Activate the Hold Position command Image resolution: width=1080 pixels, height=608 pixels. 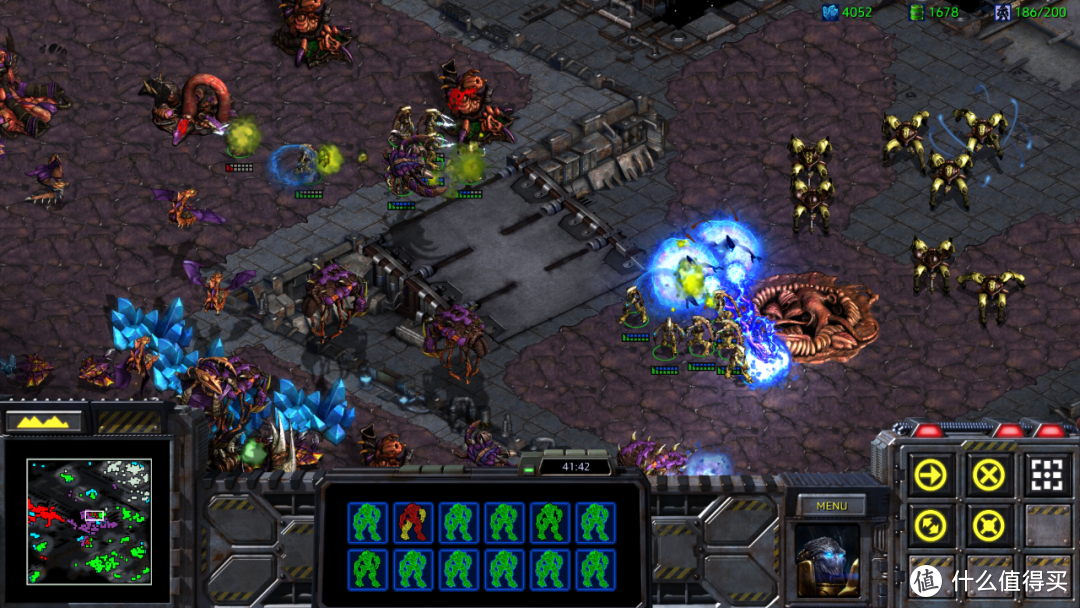pos(988,523)
